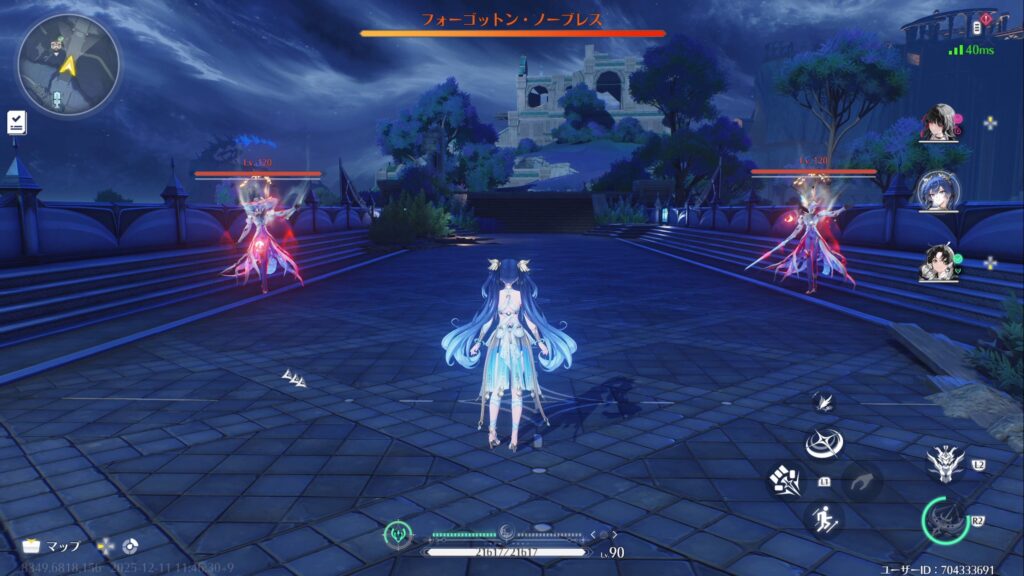Use the ultimate skill with green ring
This screenshot has width=1024, height=576.
(x=945, y=521)
